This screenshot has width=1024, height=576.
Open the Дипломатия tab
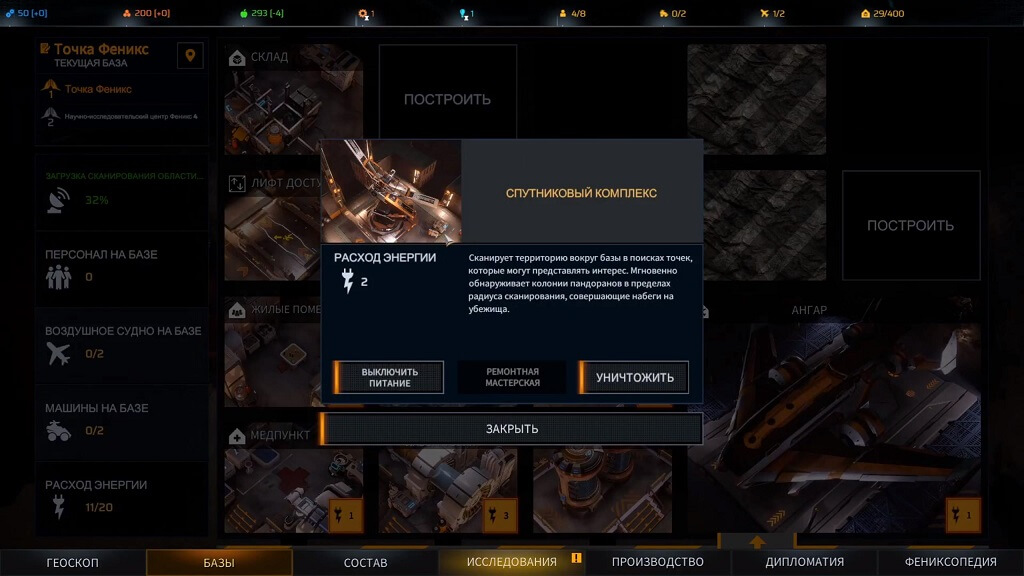(x=804, y=562)
